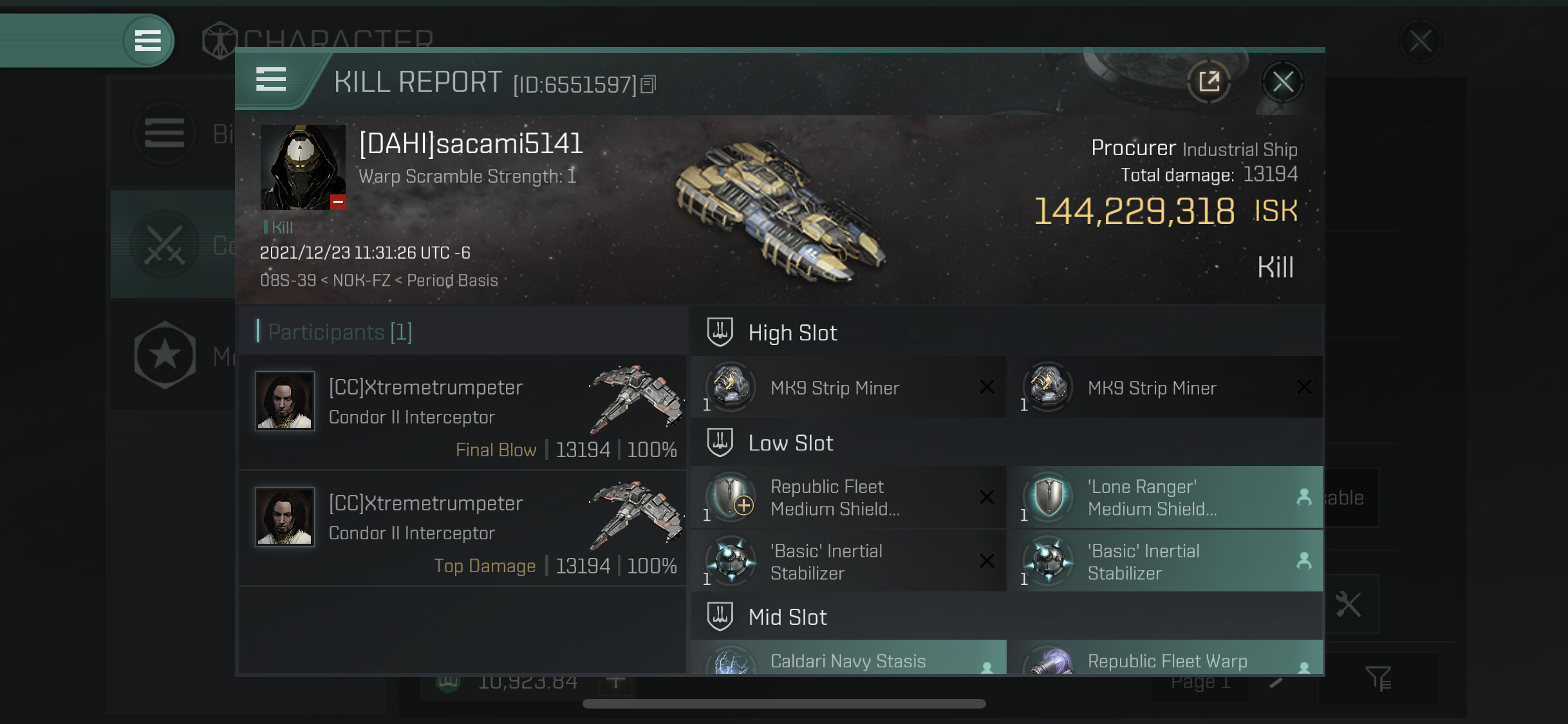Select the Republic Fleet Medium Shield module
Viewport: 1568px width, 724px height.
848,497
